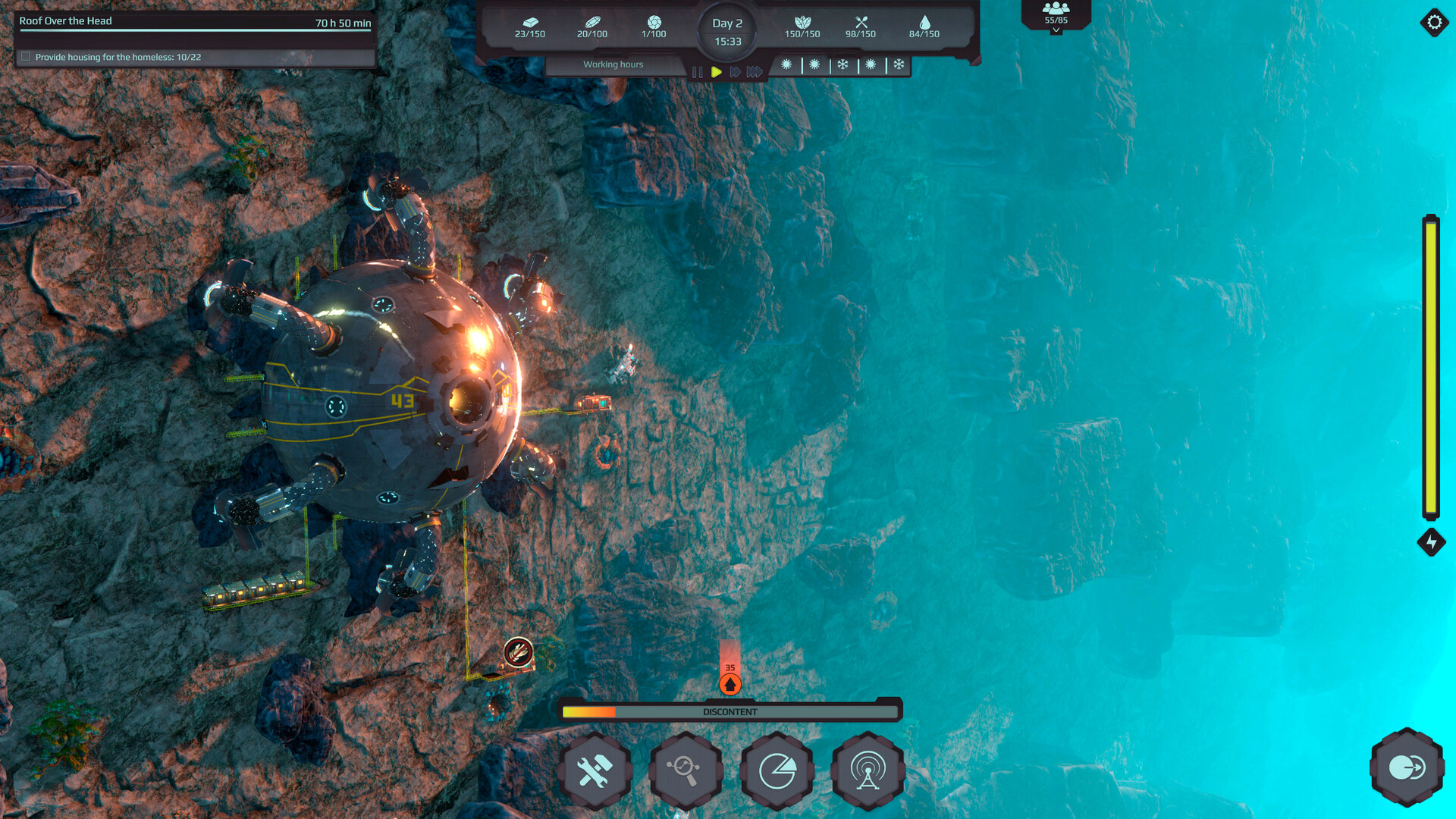The image size is (1456, 819).
Task: Open the settings gear in top-right corner
Action: 1433,22
